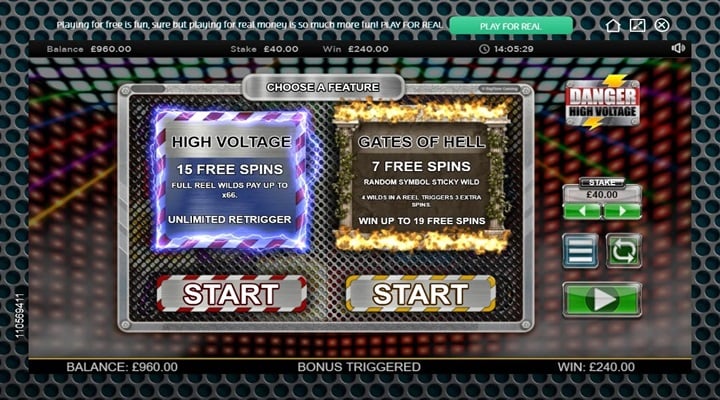The width and height of the screenshot is (720, 400).
Task: Toggle the autoplay looping-arrows button
Action: pos(624,250)
